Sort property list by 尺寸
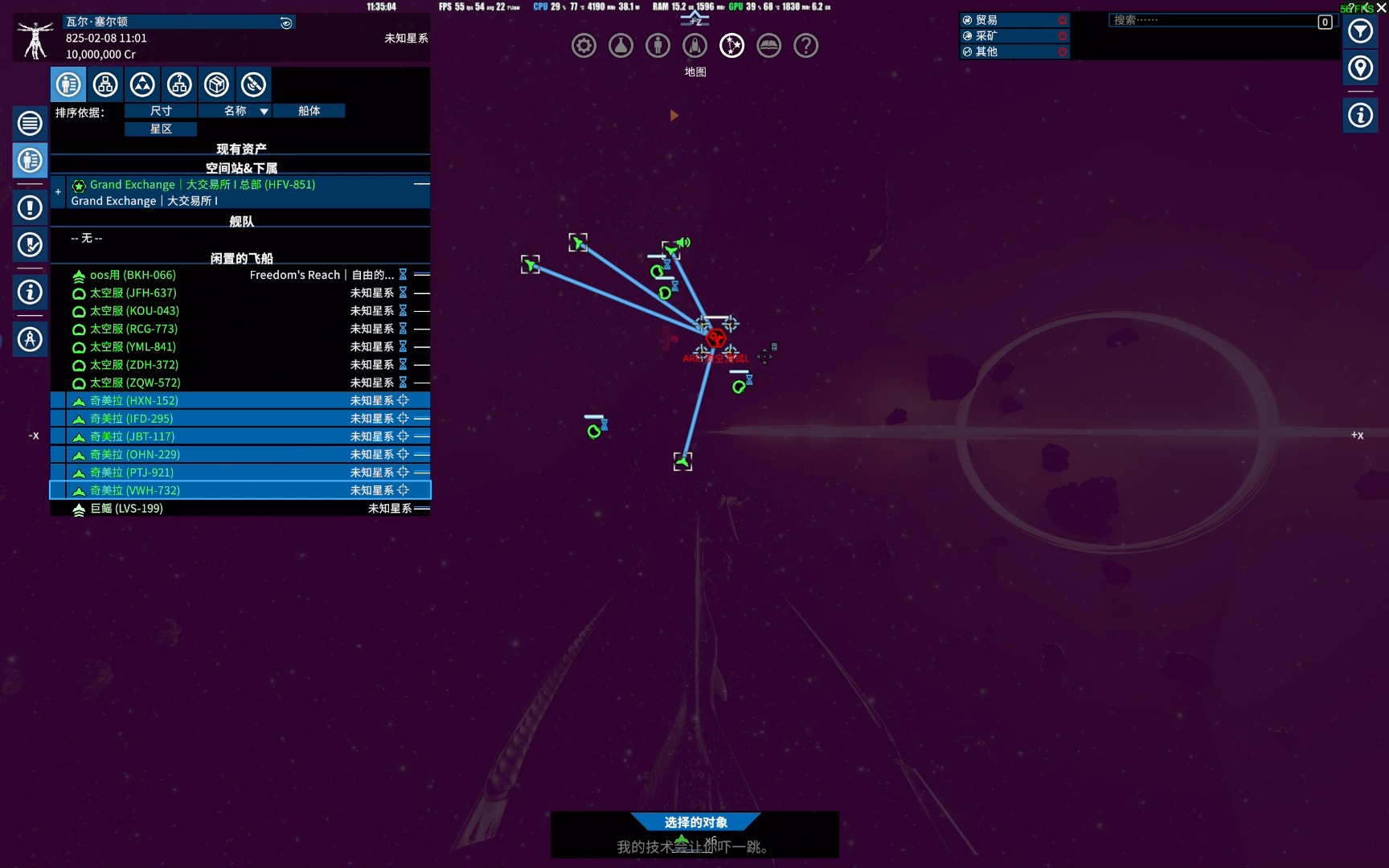The width and height of the screenshot is (1389, 868). pyautogui.click(x=161, y=111)
